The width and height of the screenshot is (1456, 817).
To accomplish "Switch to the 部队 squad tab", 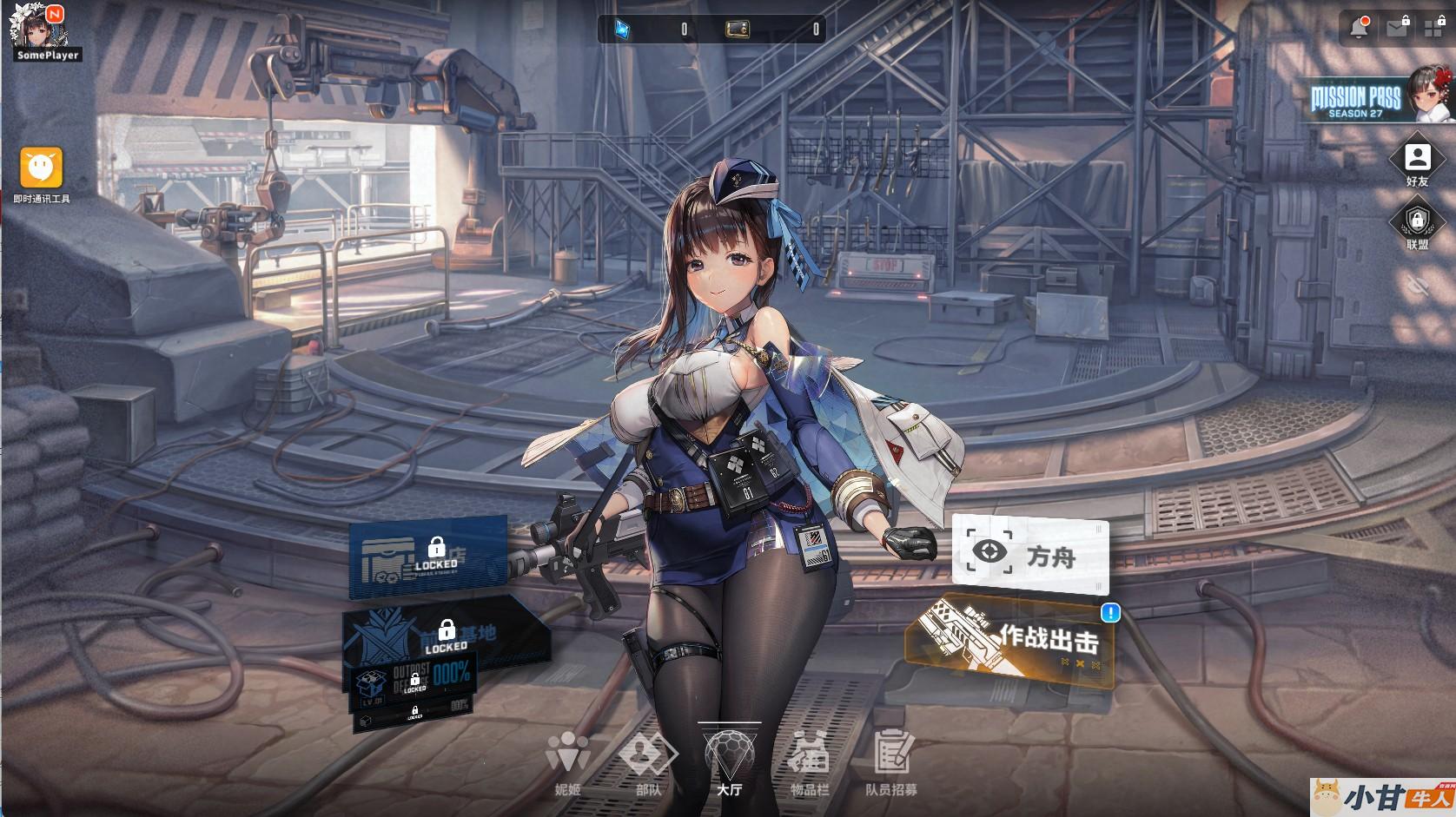I will [648, 762].
